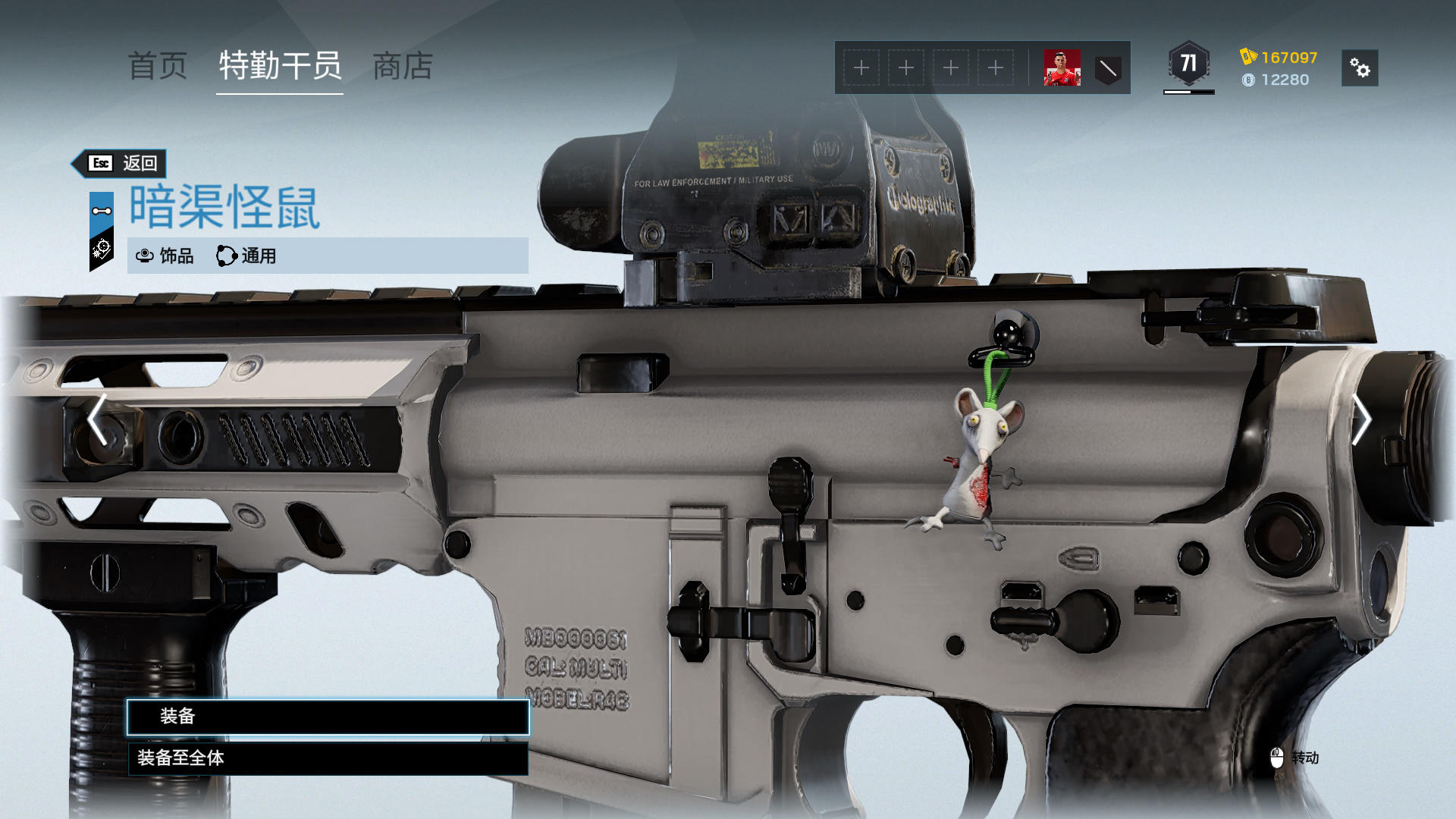Show the previous charm with left arrow

(x=97, y=419)
